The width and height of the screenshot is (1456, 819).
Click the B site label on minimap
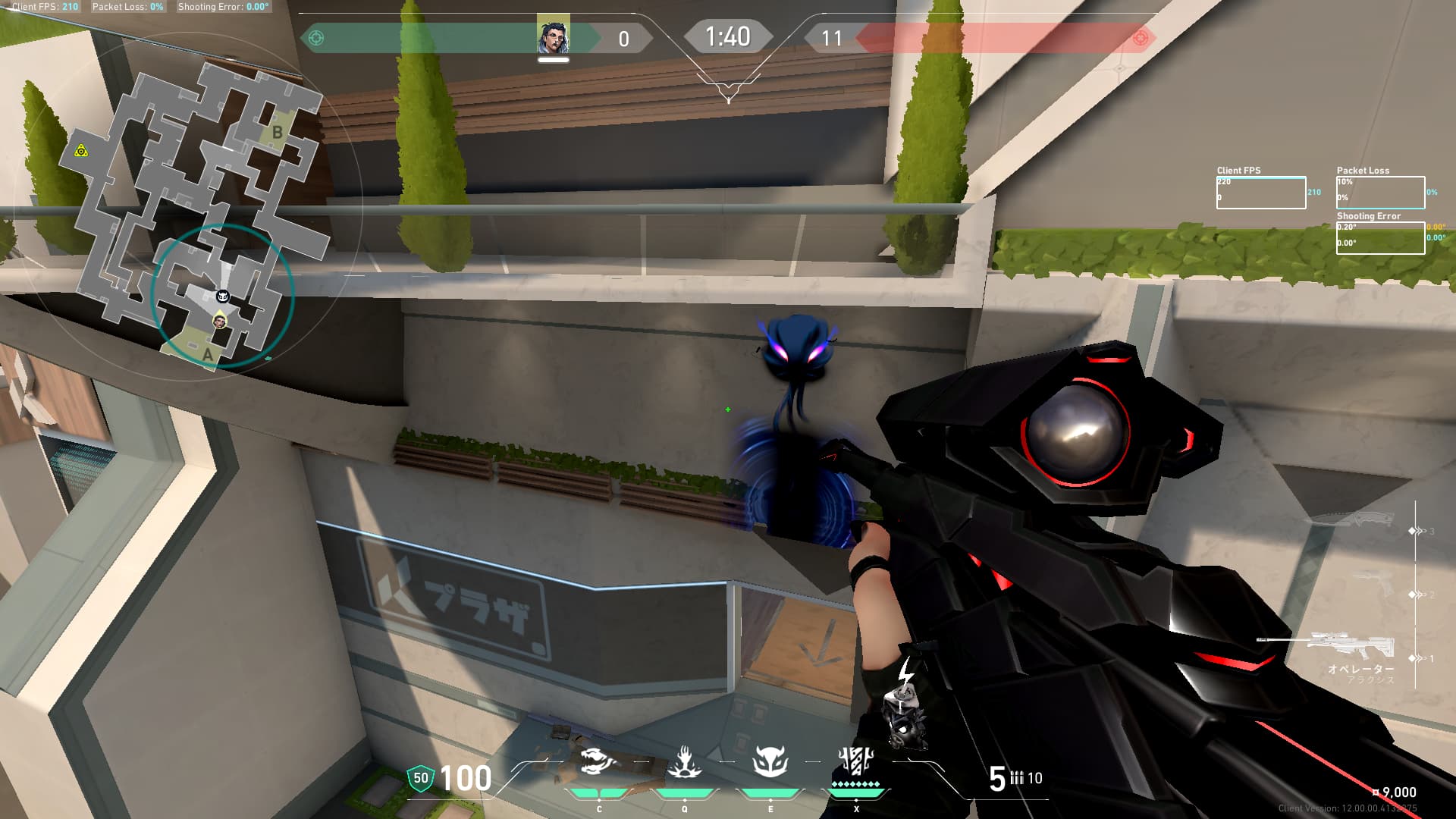pyautogui.click(x=278, y=133)
